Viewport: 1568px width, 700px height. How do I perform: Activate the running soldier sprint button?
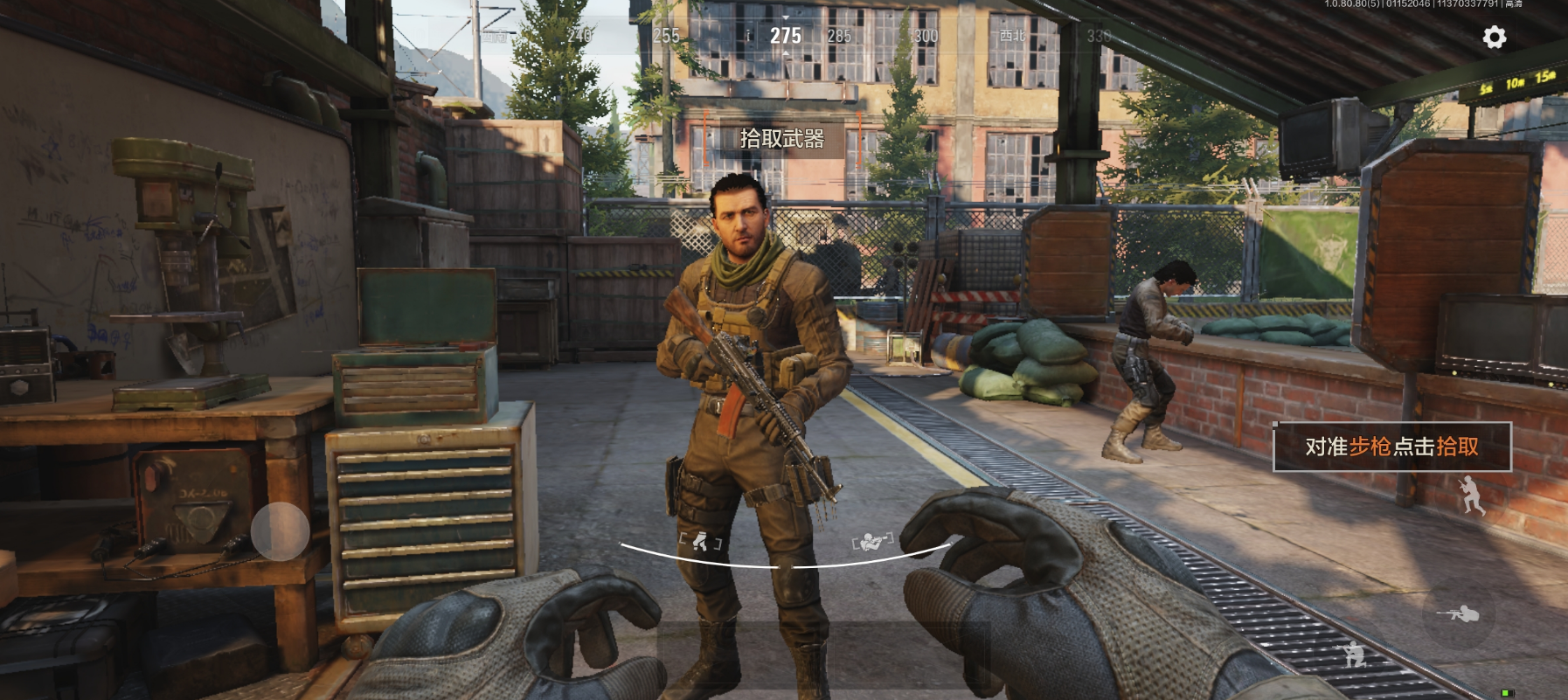pyautogui.click(x=1471, y=495)
